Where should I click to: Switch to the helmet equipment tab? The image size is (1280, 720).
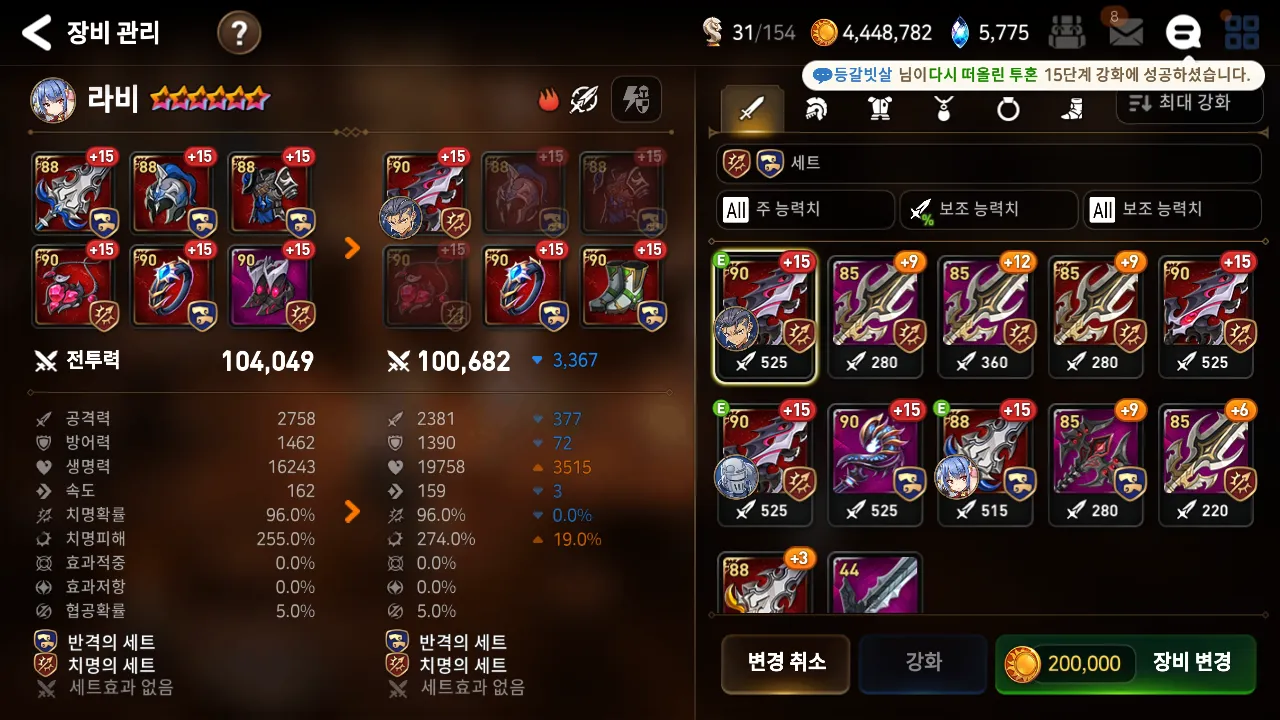[x=817, y=110]
